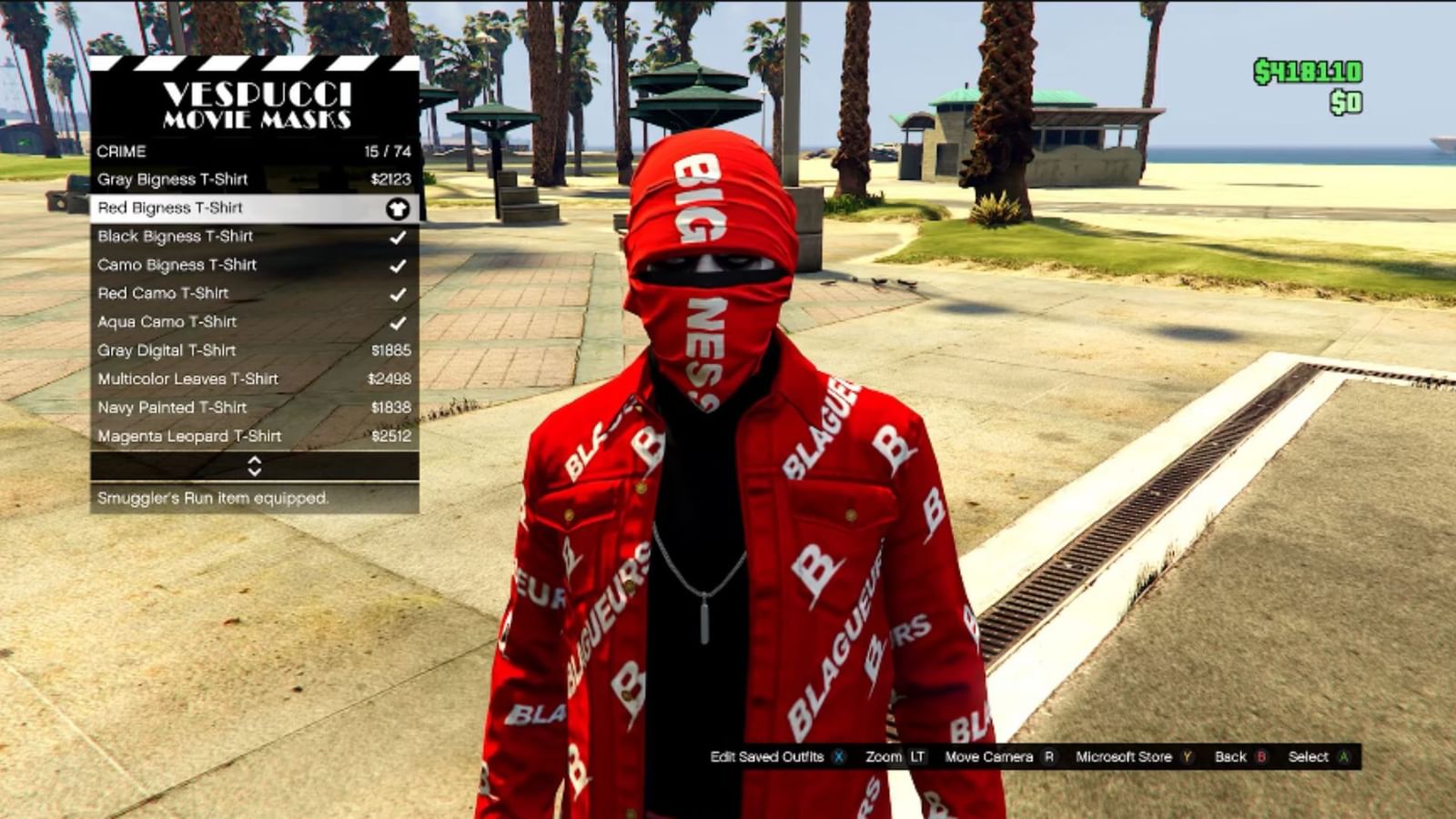Viewport: 1456px width, 819px height.
Task: Click the LT button icon next to Zoom
Action: click(x=916, y=756)
